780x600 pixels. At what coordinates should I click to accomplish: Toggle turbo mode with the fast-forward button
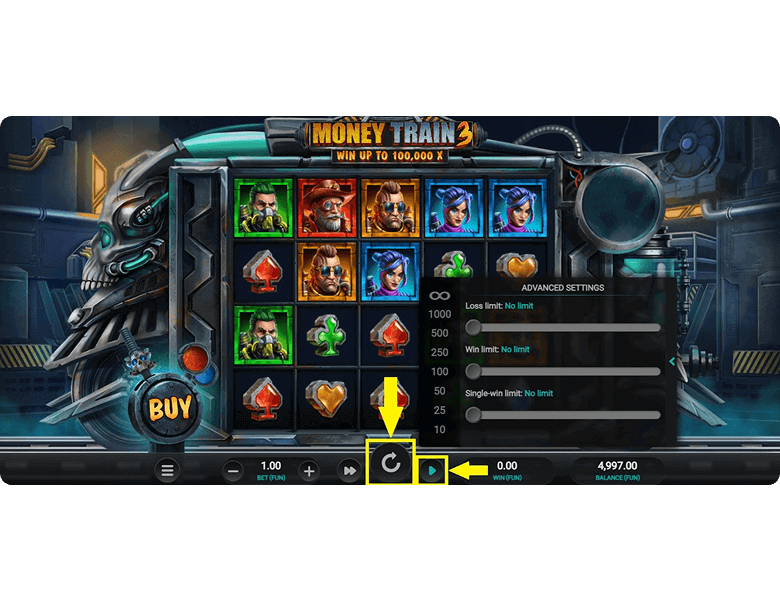tap(348, 470)
